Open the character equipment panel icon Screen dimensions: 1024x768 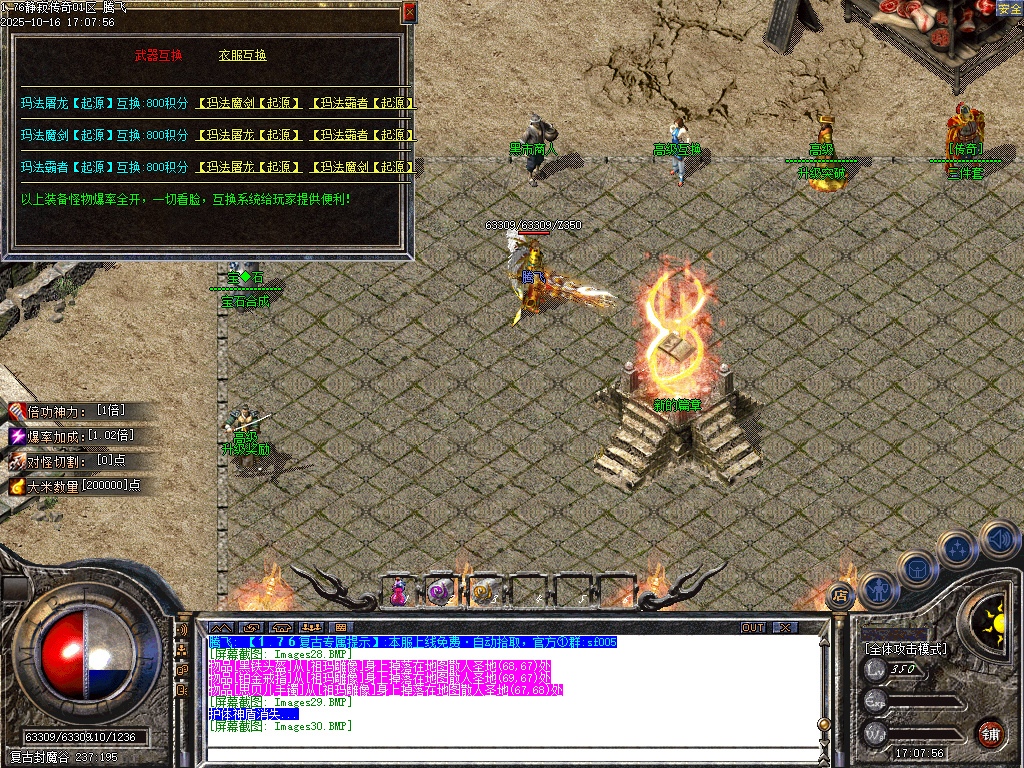tap(878, 591)
